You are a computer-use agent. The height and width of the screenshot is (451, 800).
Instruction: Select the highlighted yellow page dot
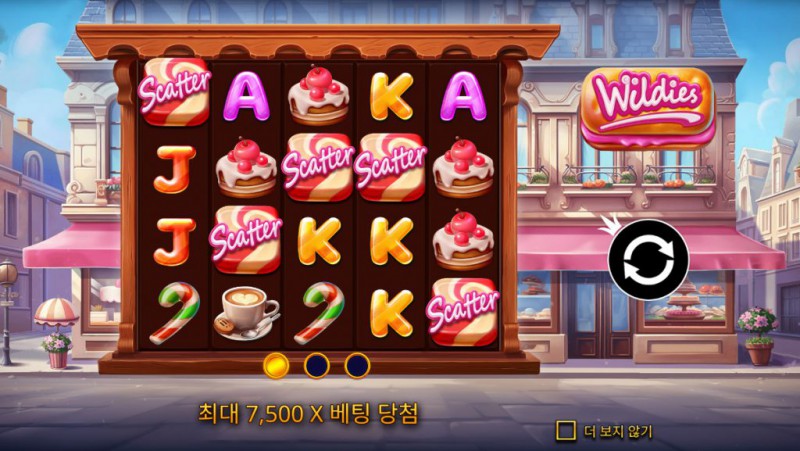click(x=277, y=365)
